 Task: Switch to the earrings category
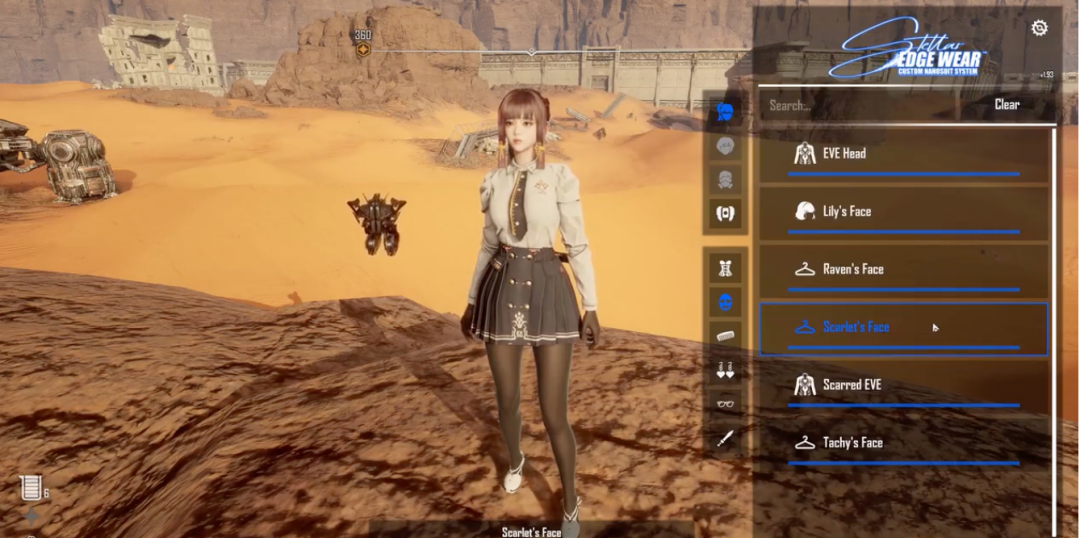[x=726, y=370]
